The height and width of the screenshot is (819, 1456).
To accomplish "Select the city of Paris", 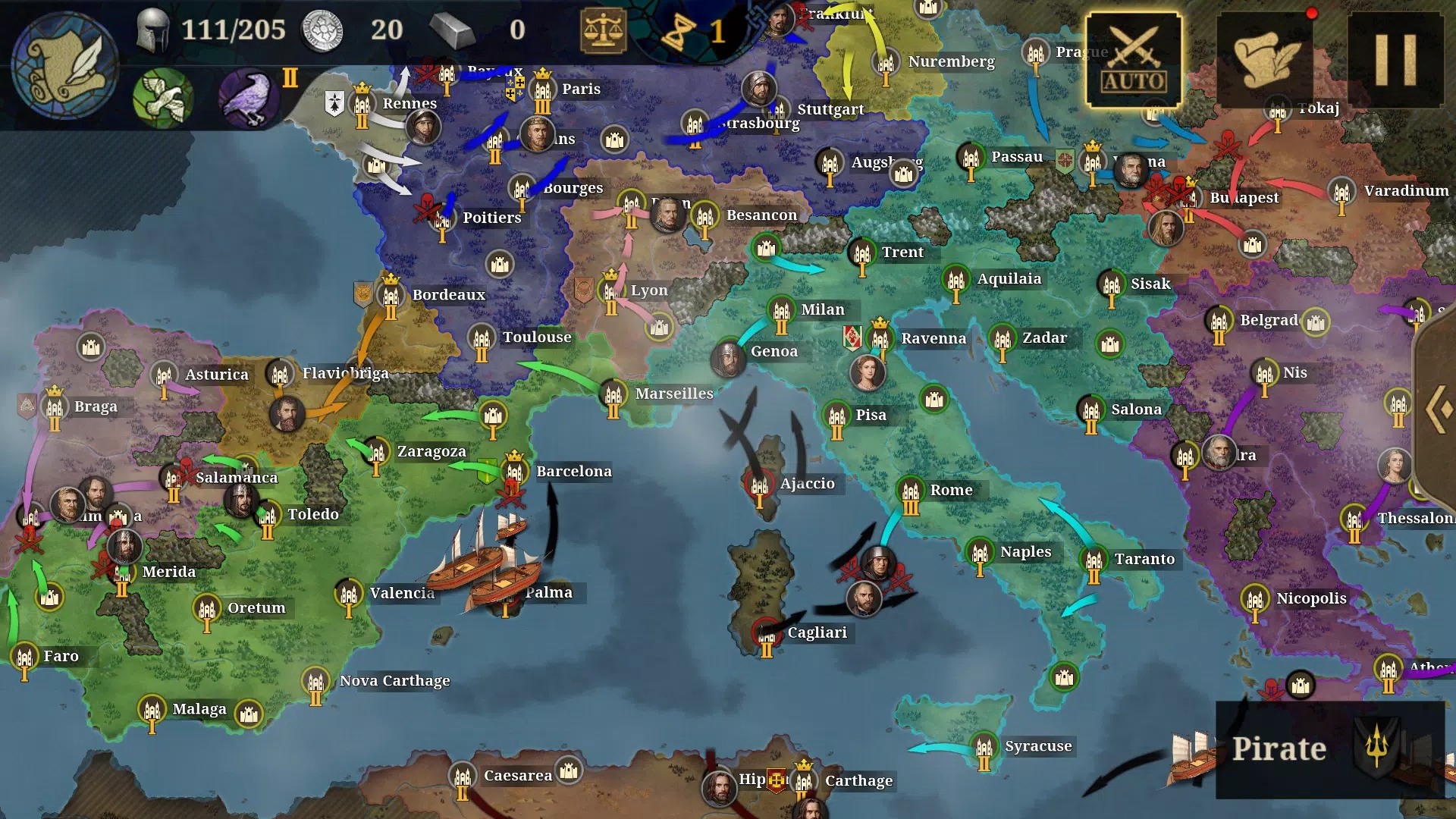I will tap(543, 91).
